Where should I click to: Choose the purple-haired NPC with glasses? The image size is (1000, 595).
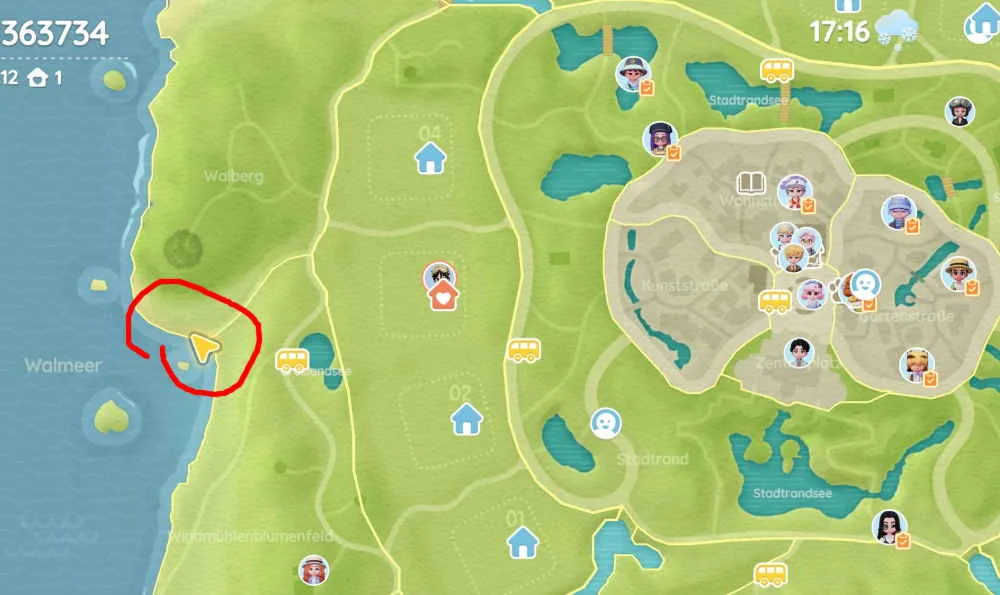click(x=659, y=138)
